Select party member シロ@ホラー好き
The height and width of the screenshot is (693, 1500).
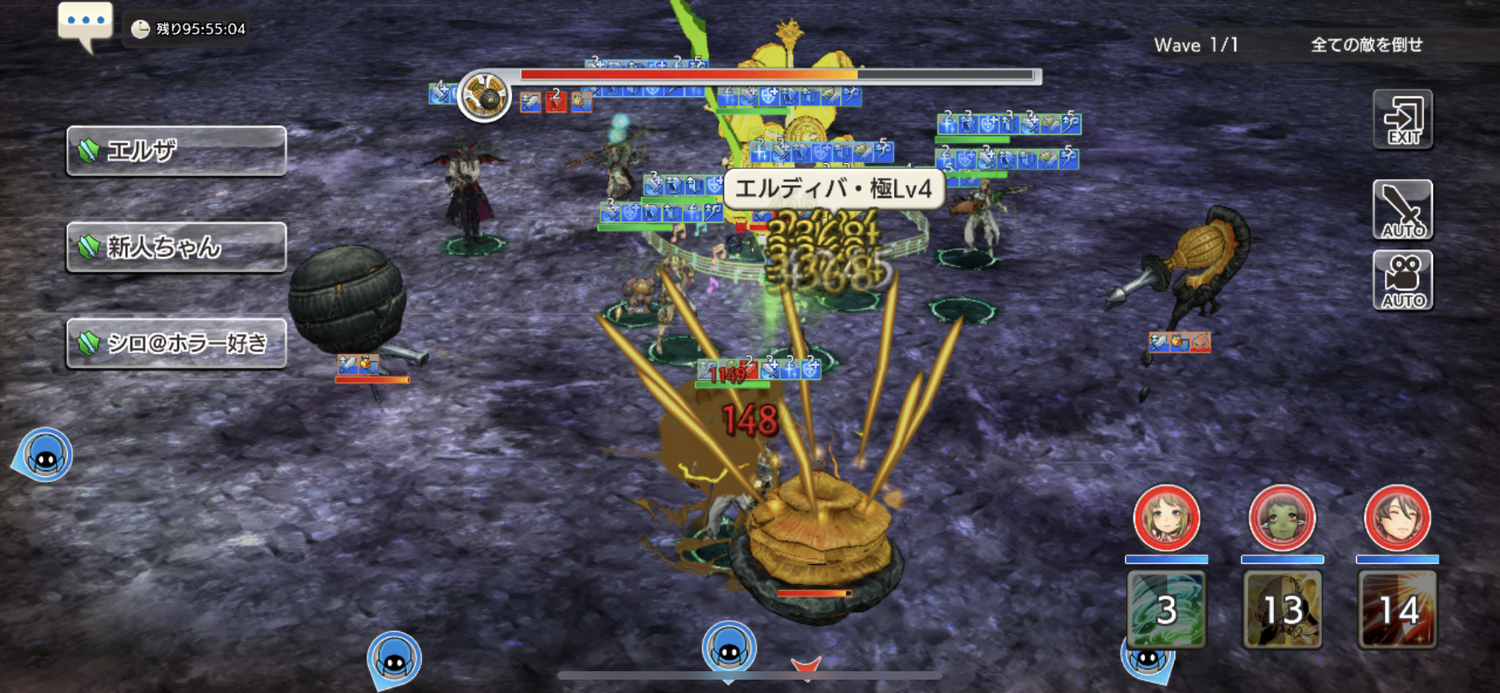176,343
